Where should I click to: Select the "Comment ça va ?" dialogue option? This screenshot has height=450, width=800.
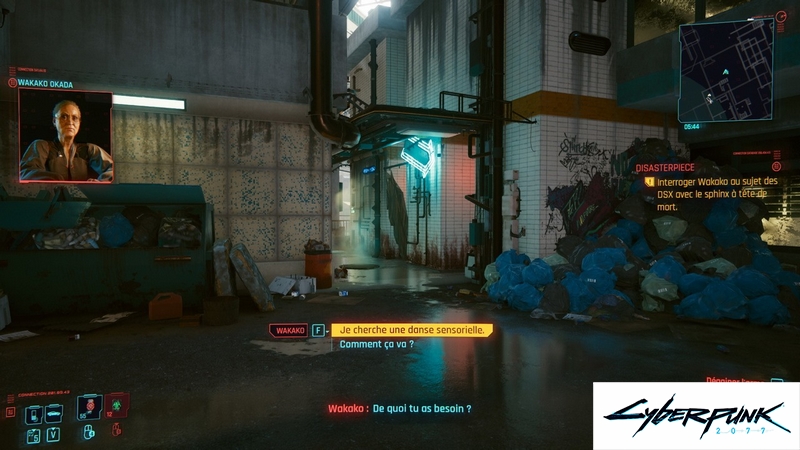(x=376, y=345)
